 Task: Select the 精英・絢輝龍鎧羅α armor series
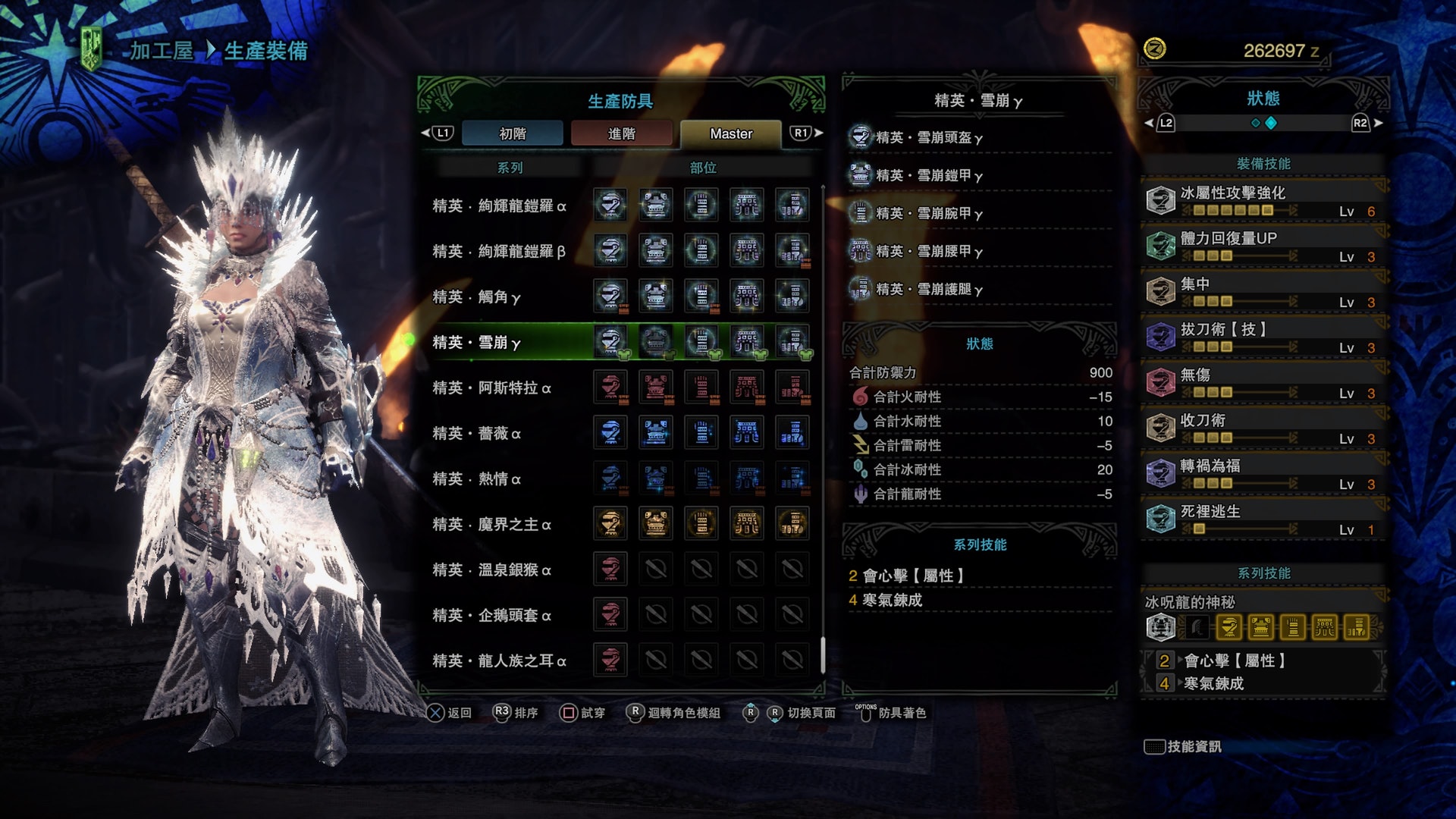(499, 206)
